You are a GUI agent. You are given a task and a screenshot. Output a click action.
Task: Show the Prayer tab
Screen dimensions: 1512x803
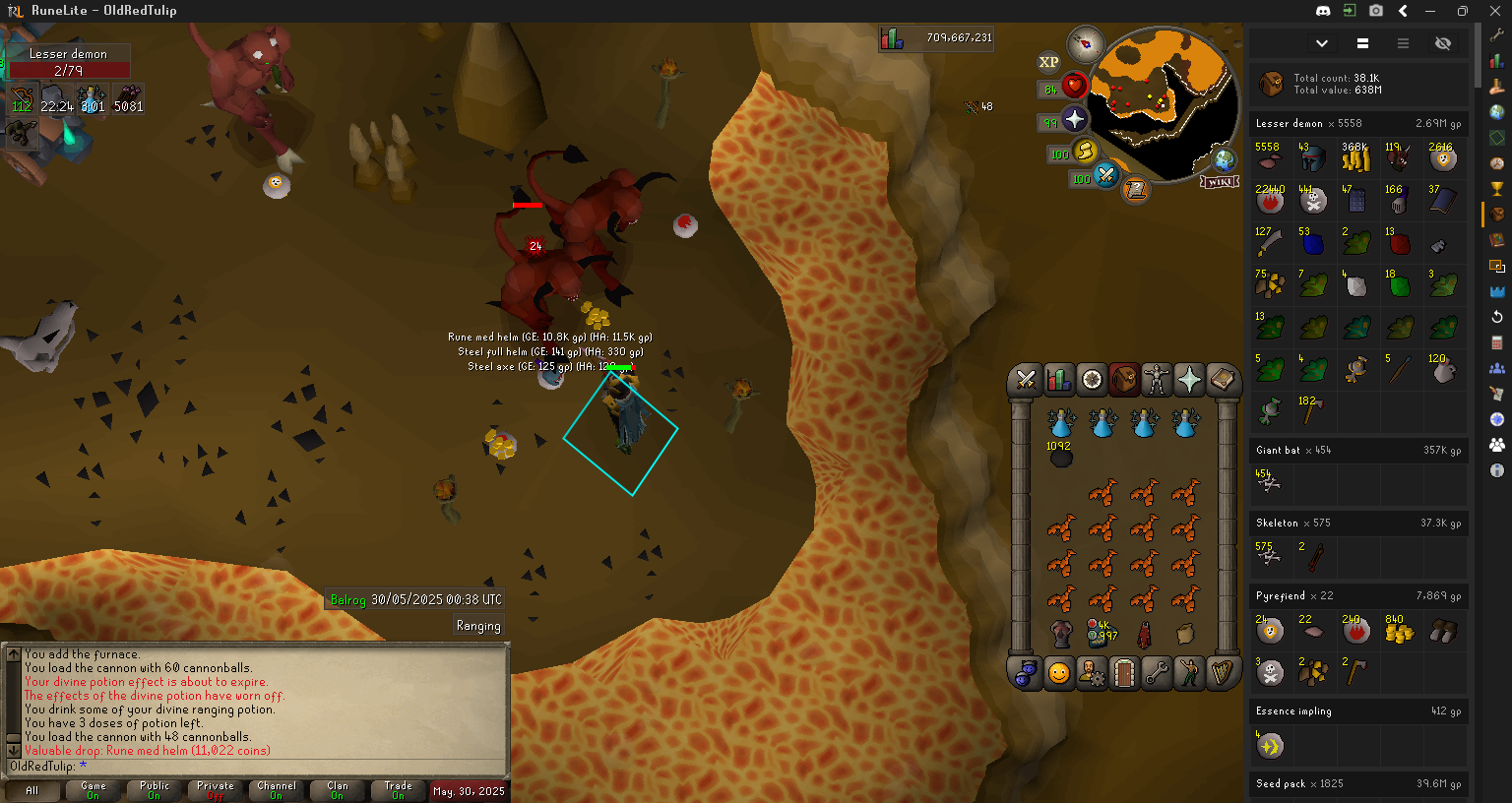1189,379
